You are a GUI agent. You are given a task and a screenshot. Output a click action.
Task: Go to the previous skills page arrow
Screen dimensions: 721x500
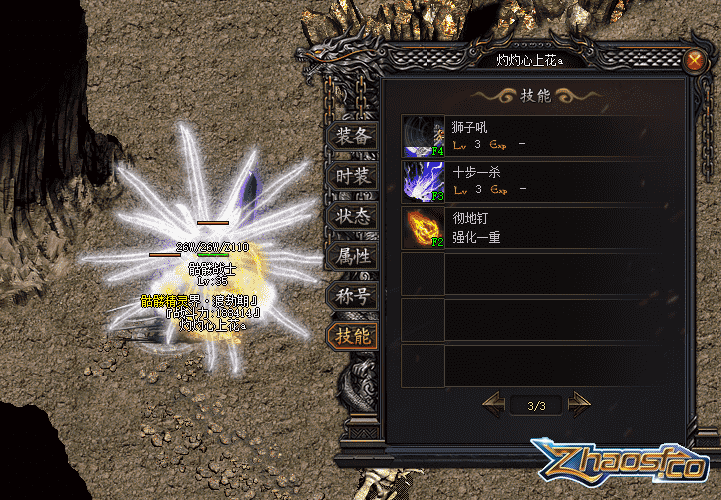click(x=494, y=404)
